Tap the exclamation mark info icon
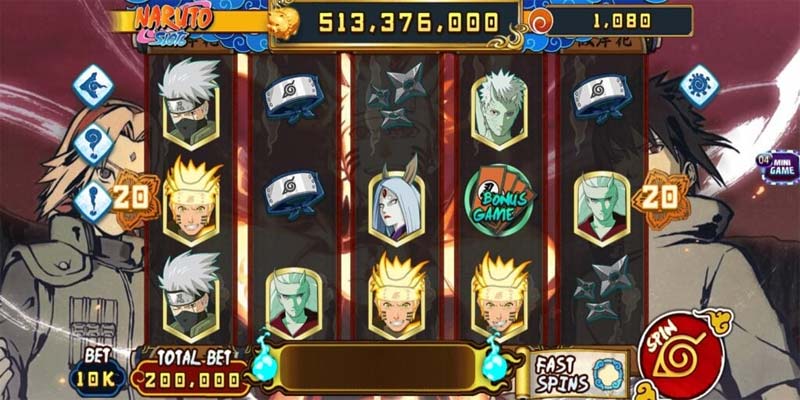 point(93,196)
